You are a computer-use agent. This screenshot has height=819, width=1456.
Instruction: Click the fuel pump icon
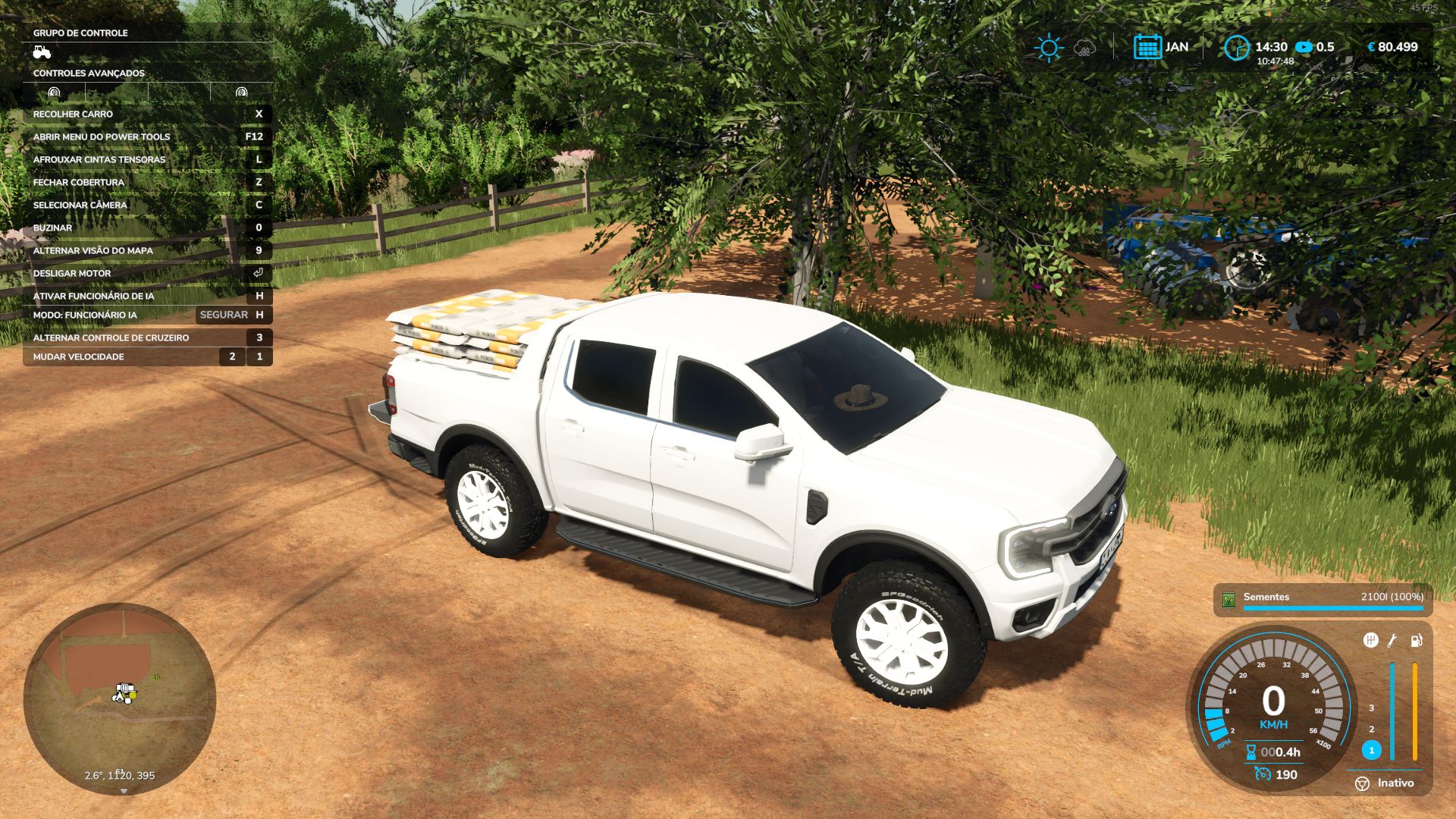[1416, 641]
